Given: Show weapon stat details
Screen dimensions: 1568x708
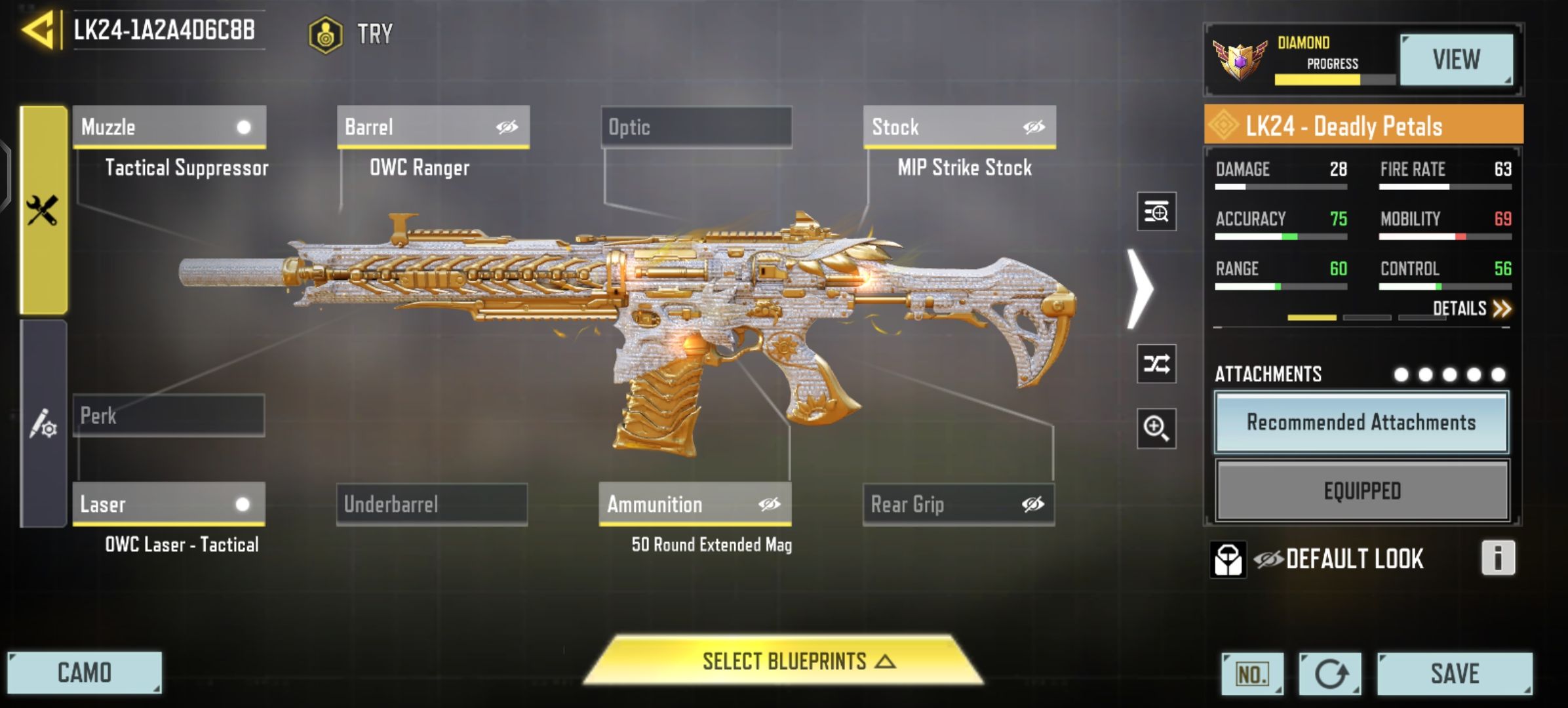Looking at the screenshot, I should point(1471,308).
